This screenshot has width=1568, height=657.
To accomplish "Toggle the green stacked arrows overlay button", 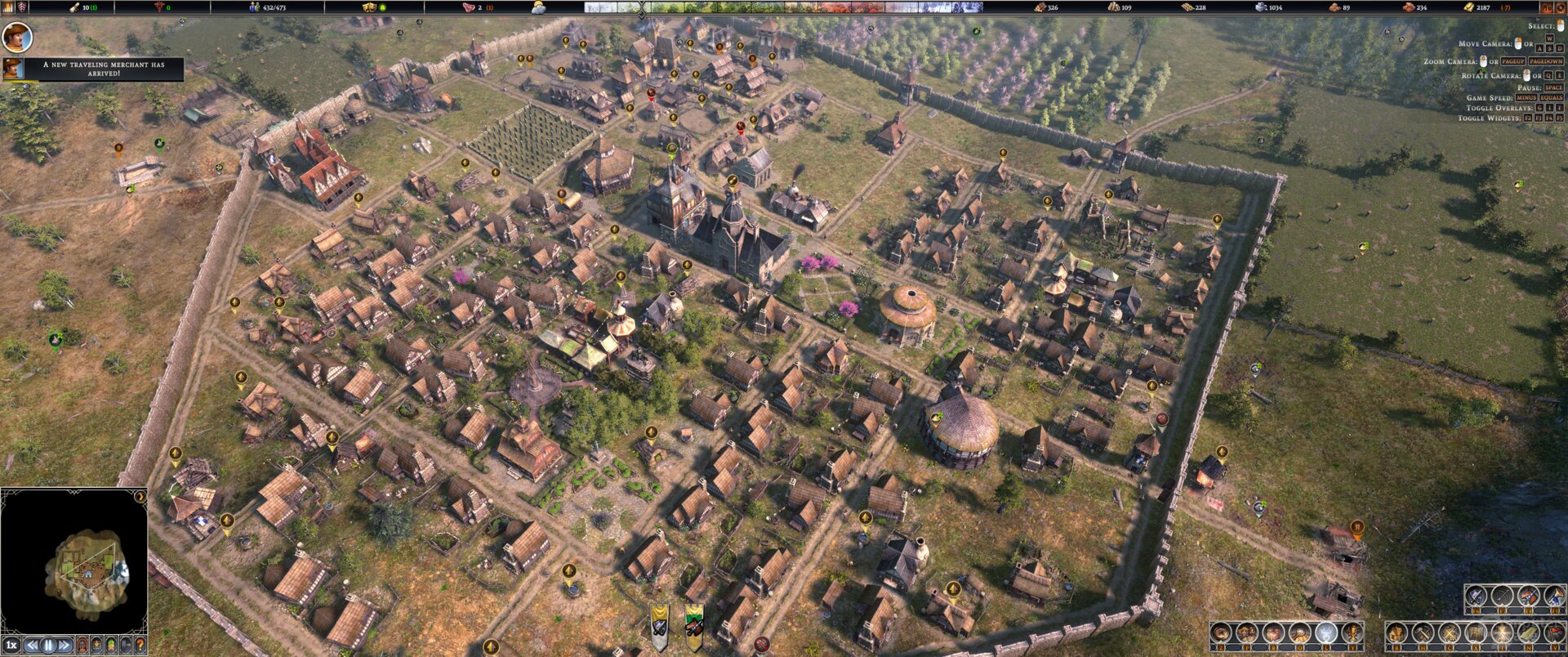I will pos(110,646).
